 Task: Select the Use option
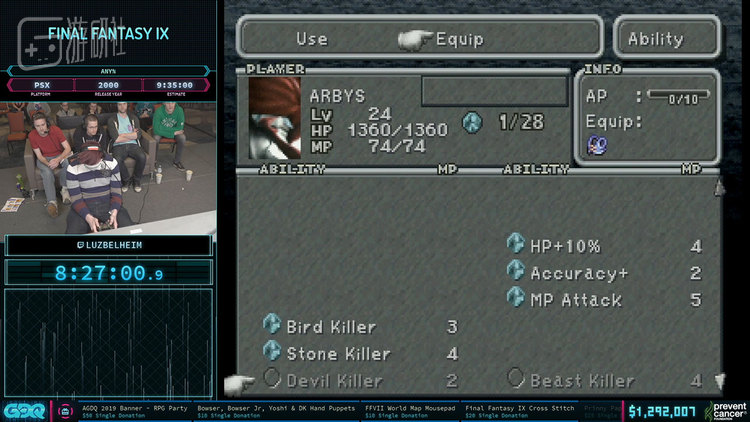click(311, 39)
